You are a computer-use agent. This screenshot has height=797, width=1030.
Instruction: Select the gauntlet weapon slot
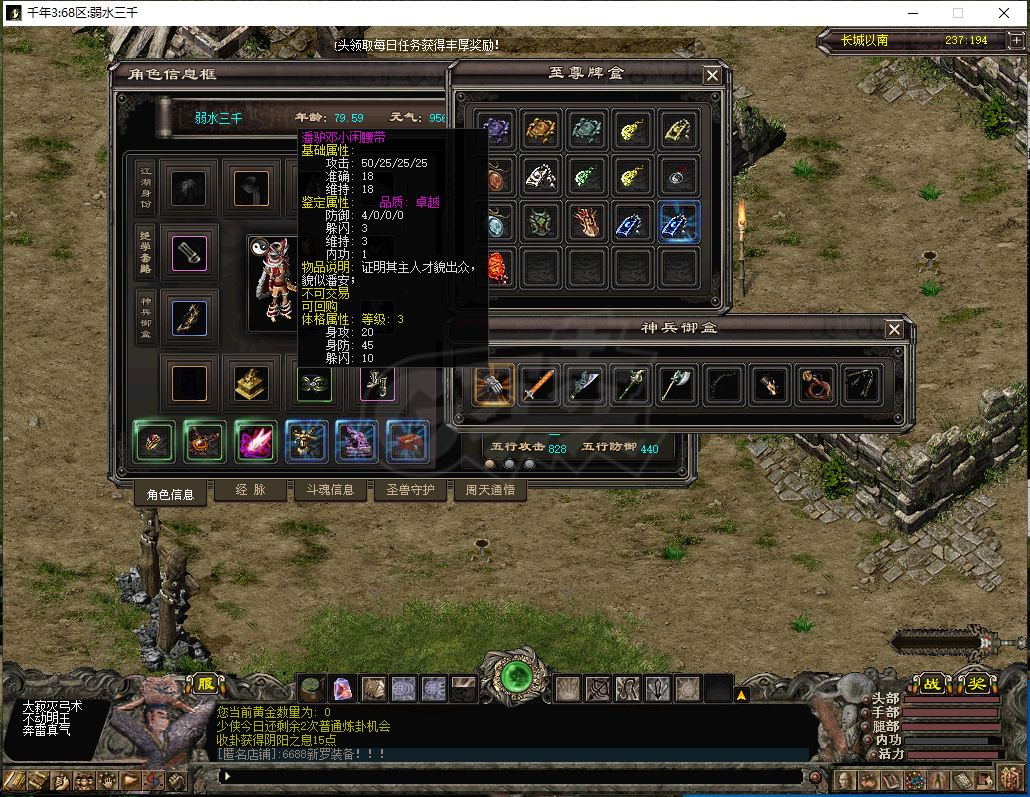[494, 384]
